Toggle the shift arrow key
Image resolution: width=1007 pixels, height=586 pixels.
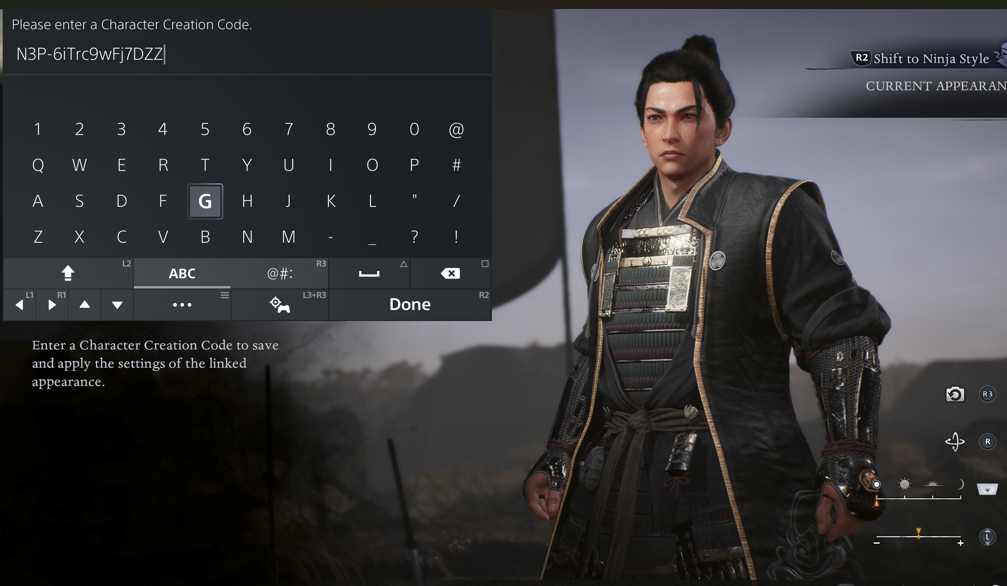(x=68, y=273)
